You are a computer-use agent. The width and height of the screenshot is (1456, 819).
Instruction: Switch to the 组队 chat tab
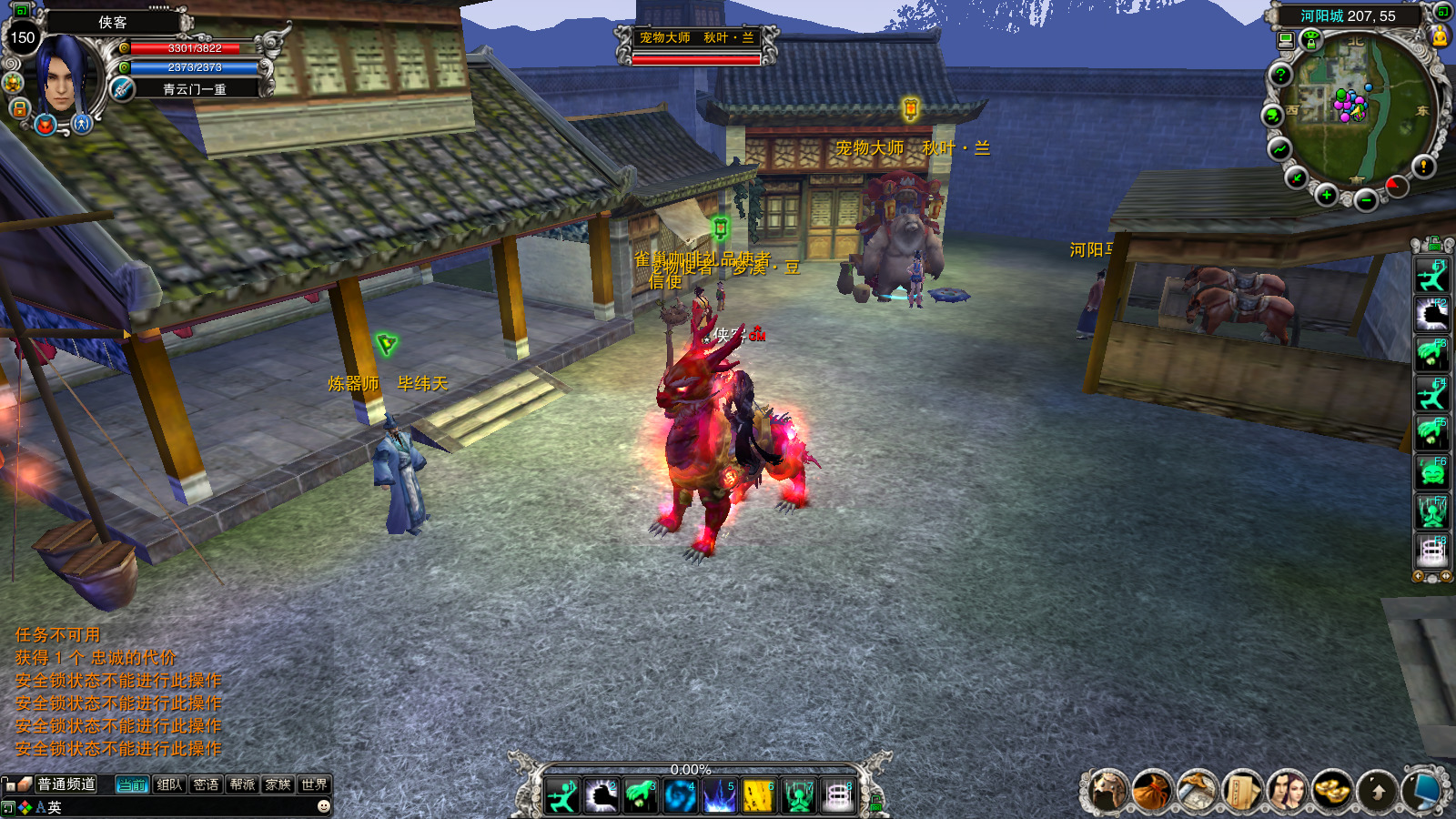click(169, 784)
